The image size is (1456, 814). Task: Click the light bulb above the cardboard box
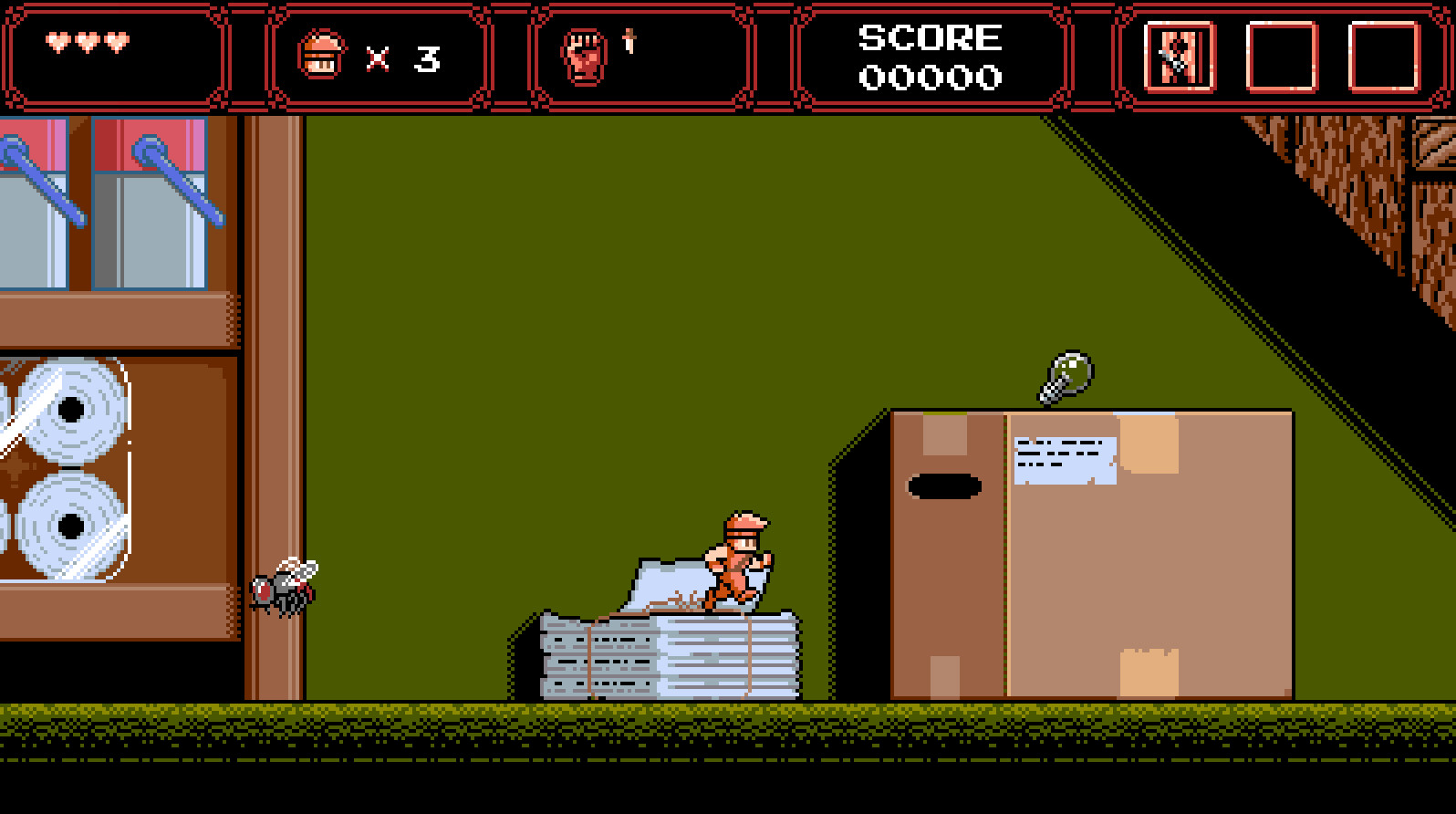tap(1066, 374)
